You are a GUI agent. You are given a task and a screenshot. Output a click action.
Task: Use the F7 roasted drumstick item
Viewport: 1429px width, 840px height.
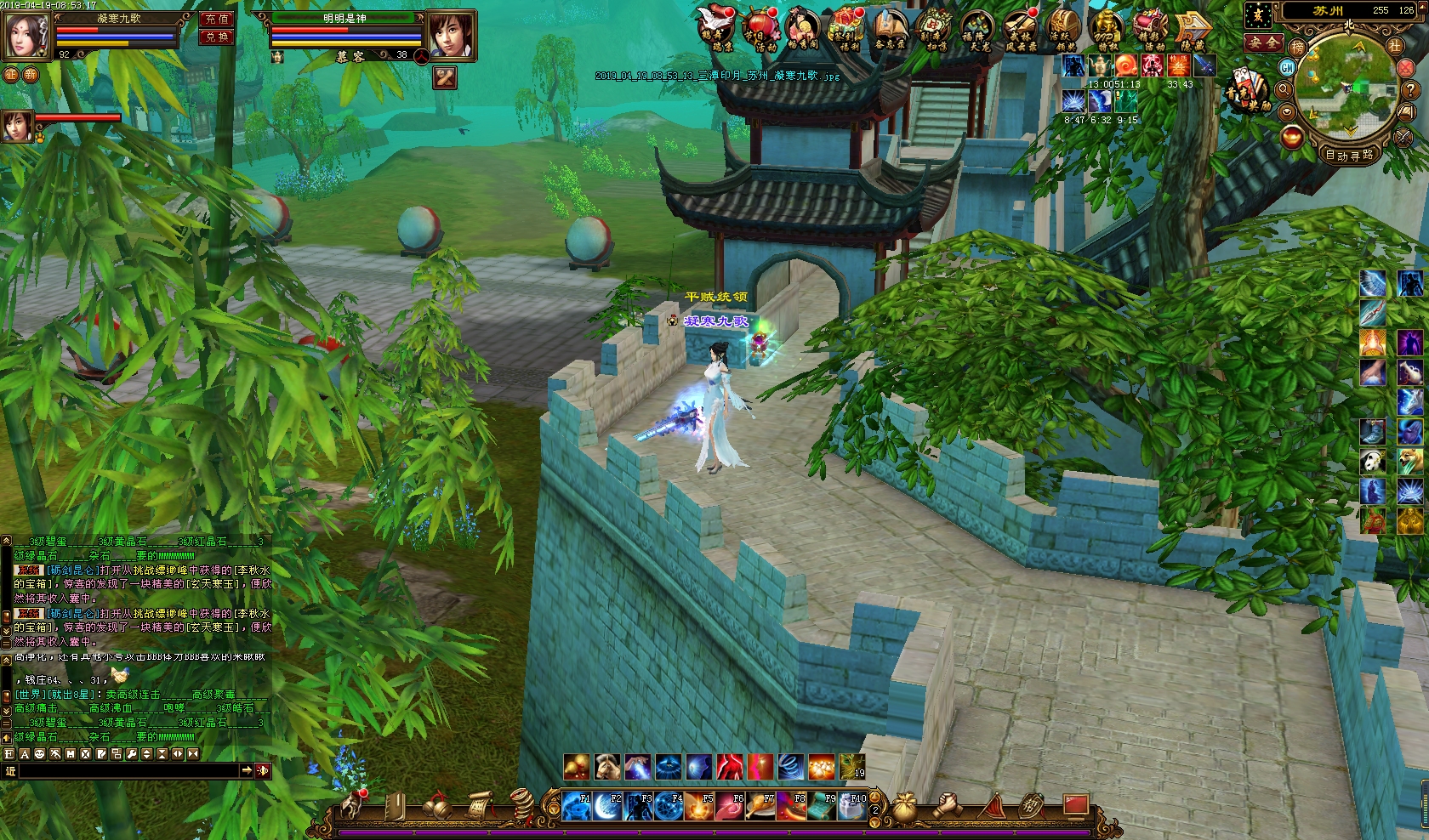coord(760,805)
